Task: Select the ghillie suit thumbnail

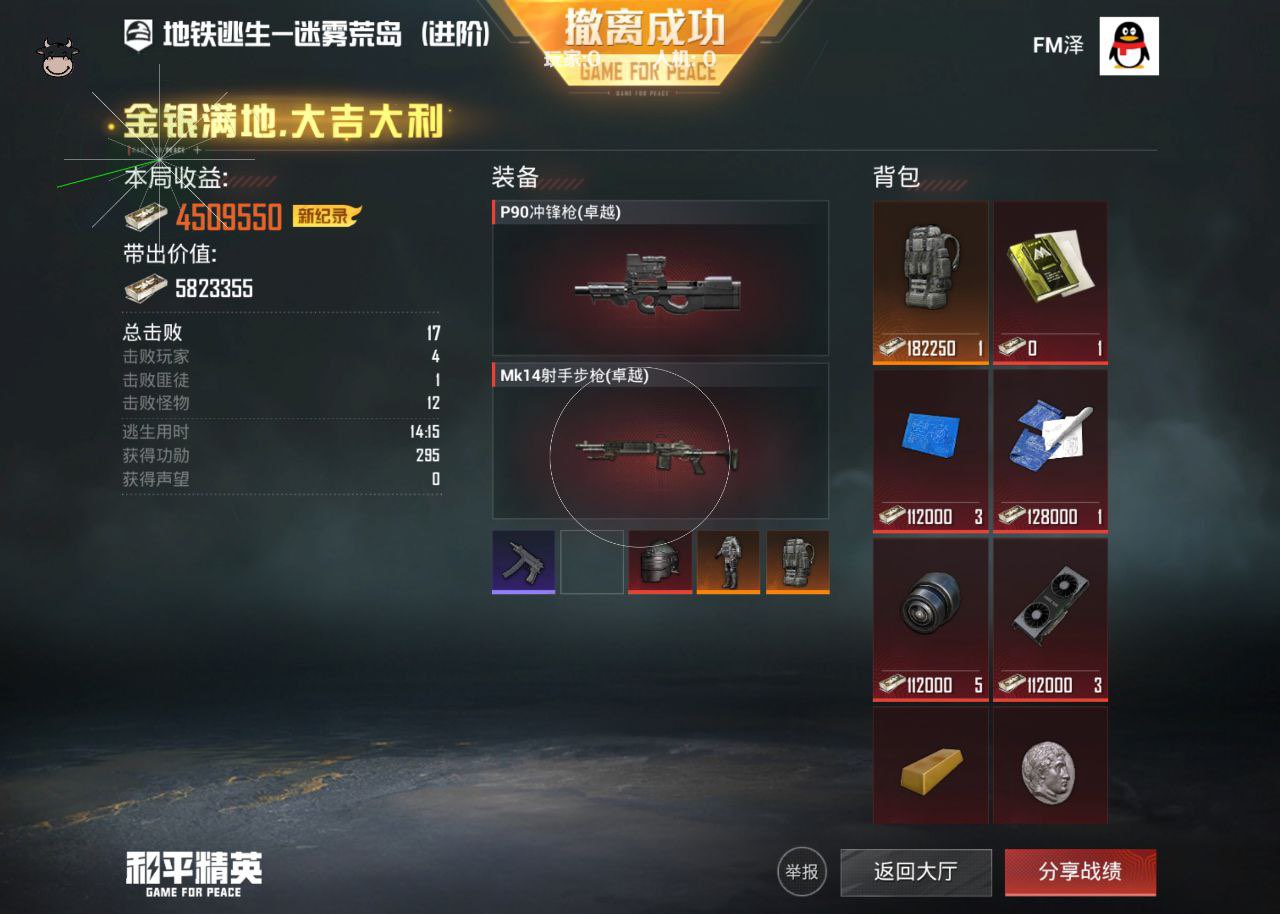Action: 728,562
